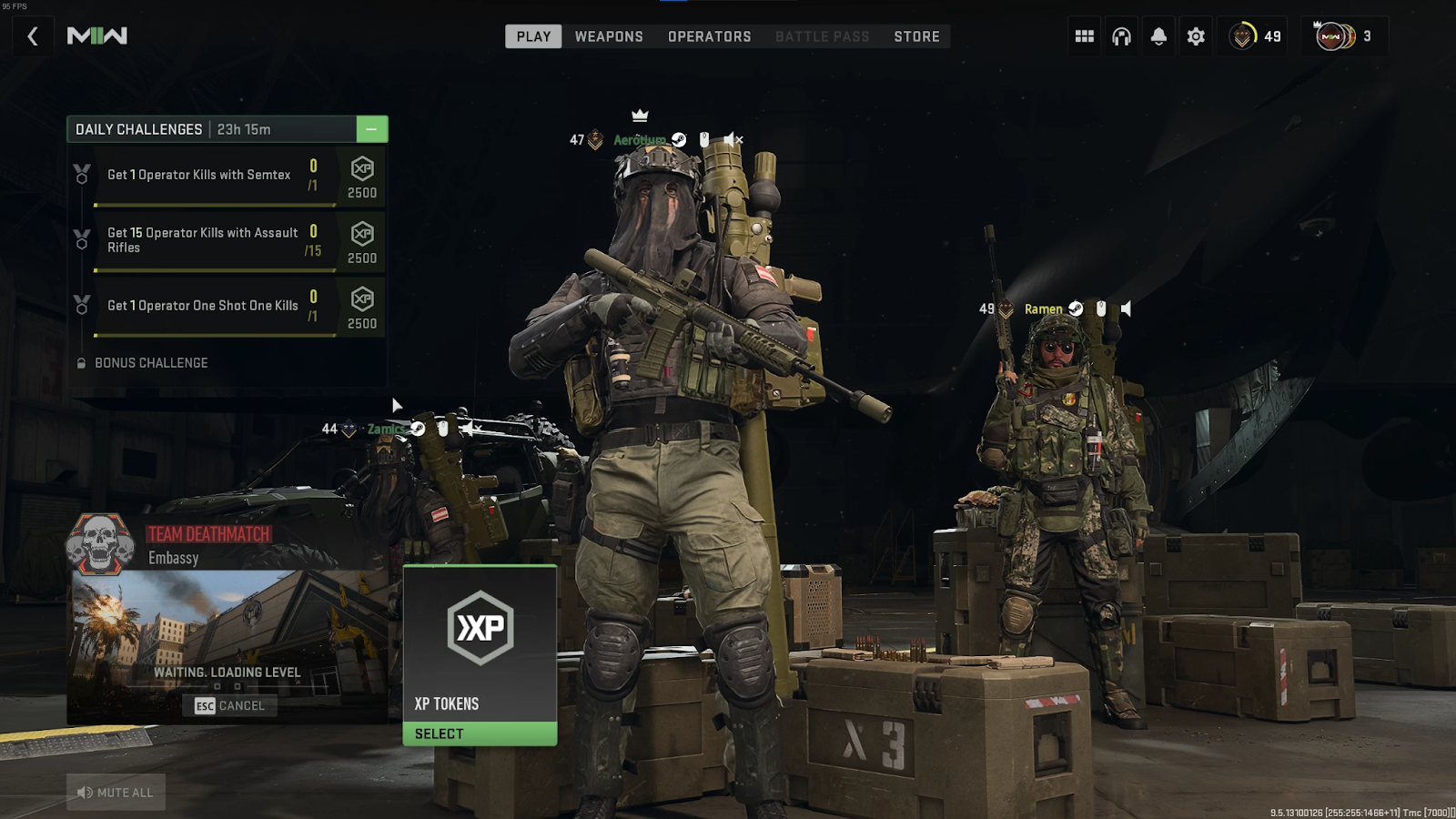
Task: Switch to the Play tab
Action: pyautogui.click(x=533, y=36)
